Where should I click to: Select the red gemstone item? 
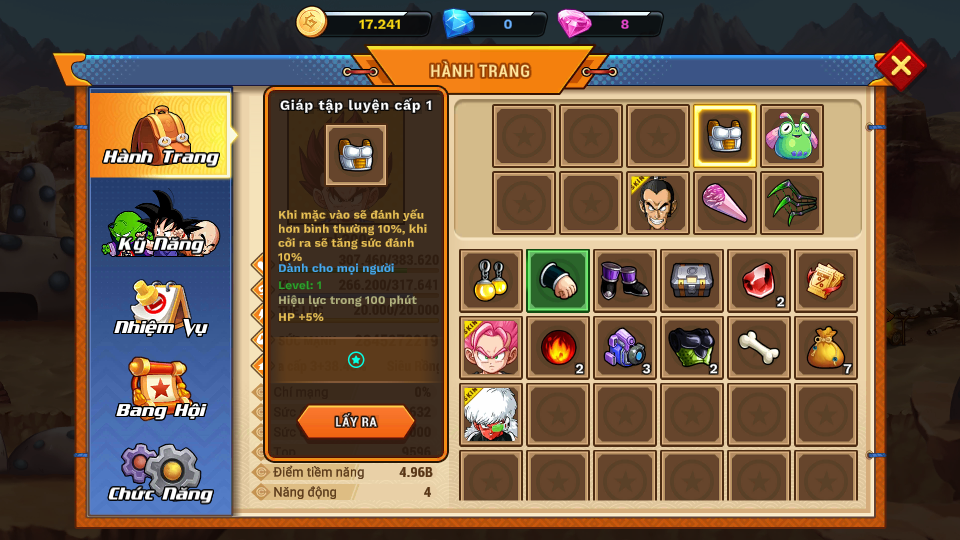(x=759, y=281)
